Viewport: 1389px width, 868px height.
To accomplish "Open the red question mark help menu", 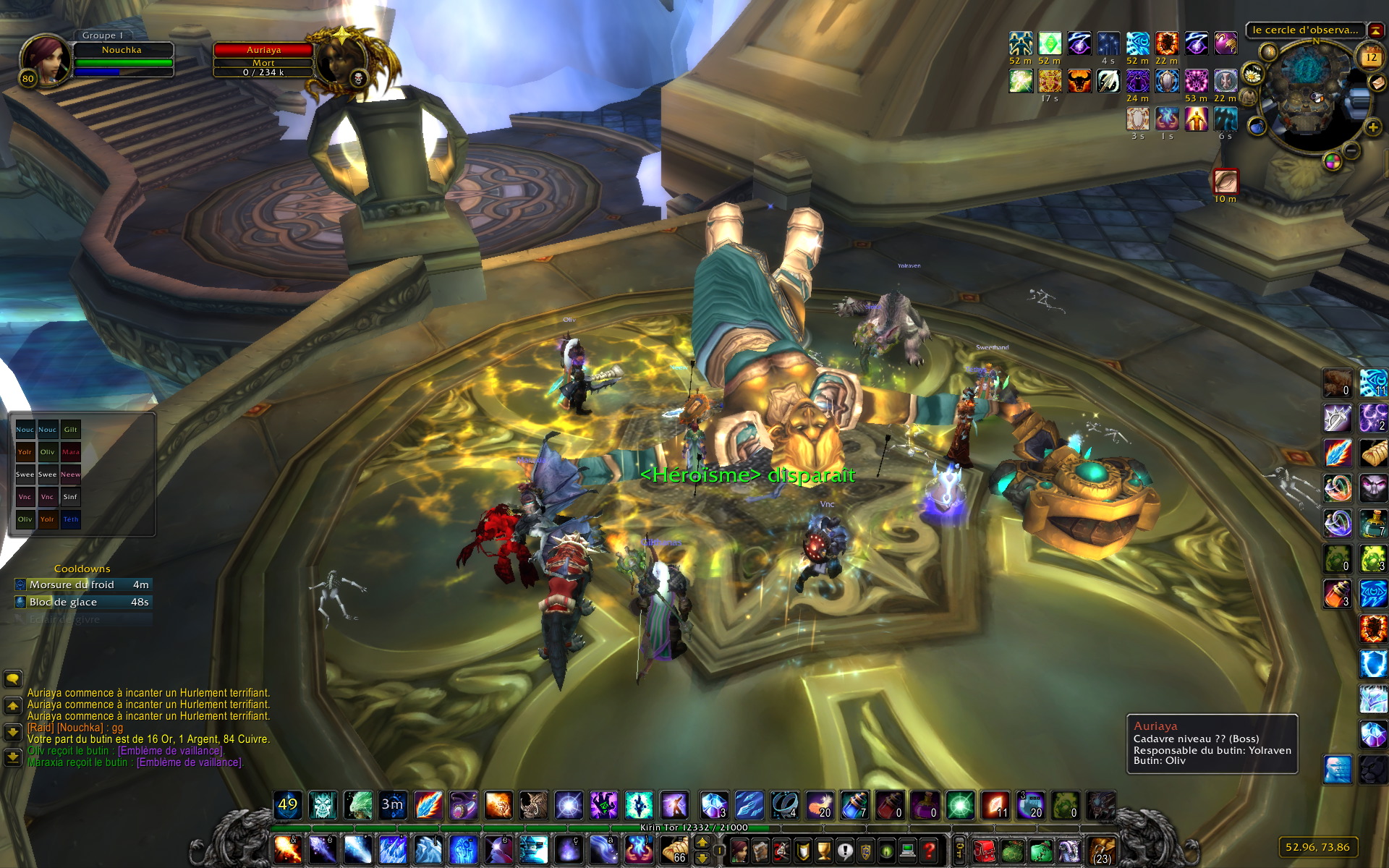I will tap(929, 850).
